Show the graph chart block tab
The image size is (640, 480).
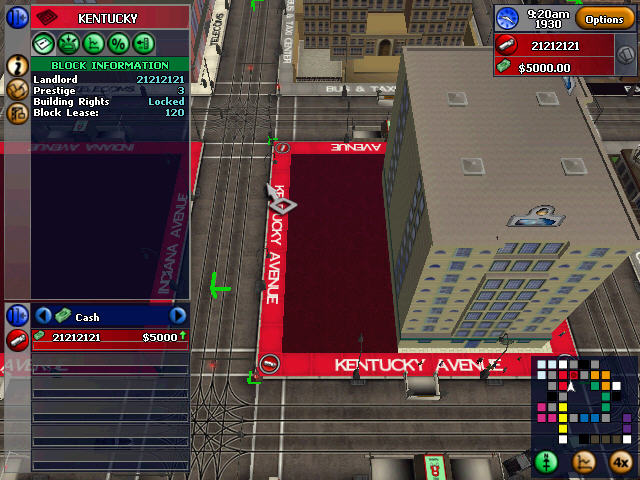(93, 43)
